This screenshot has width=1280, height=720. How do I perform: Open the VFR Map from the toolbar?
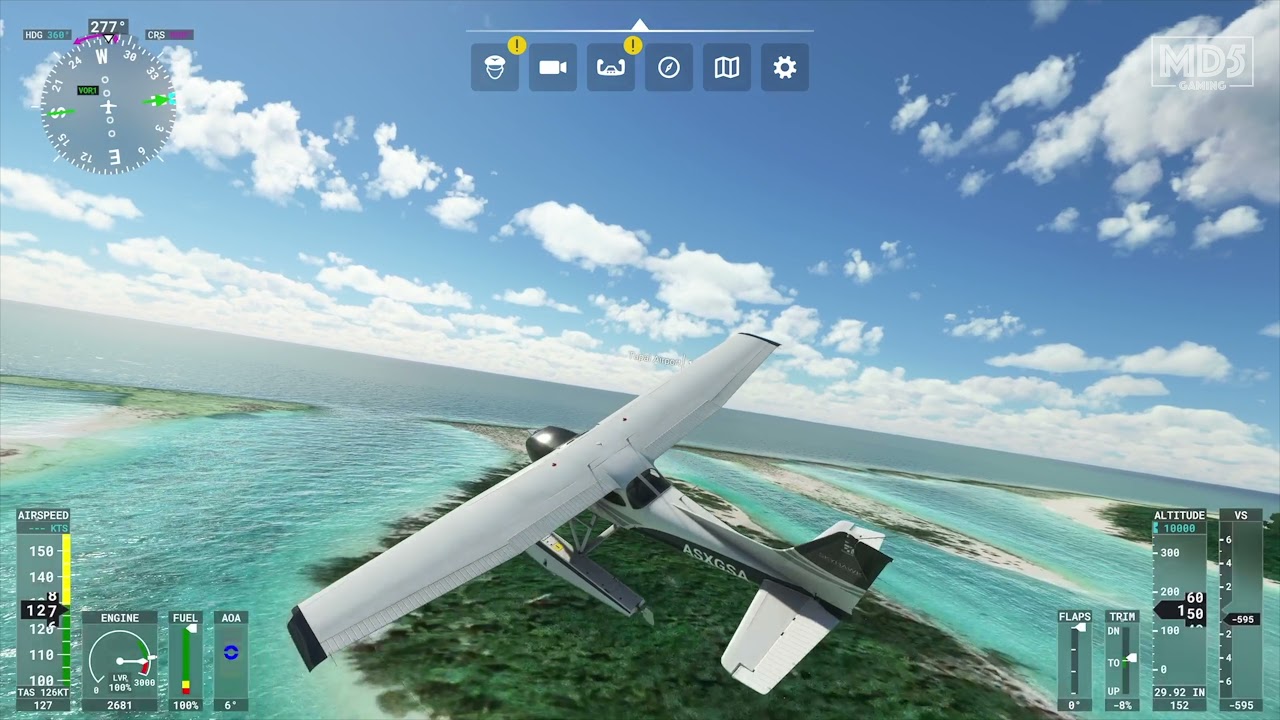(x=726, y=67)
